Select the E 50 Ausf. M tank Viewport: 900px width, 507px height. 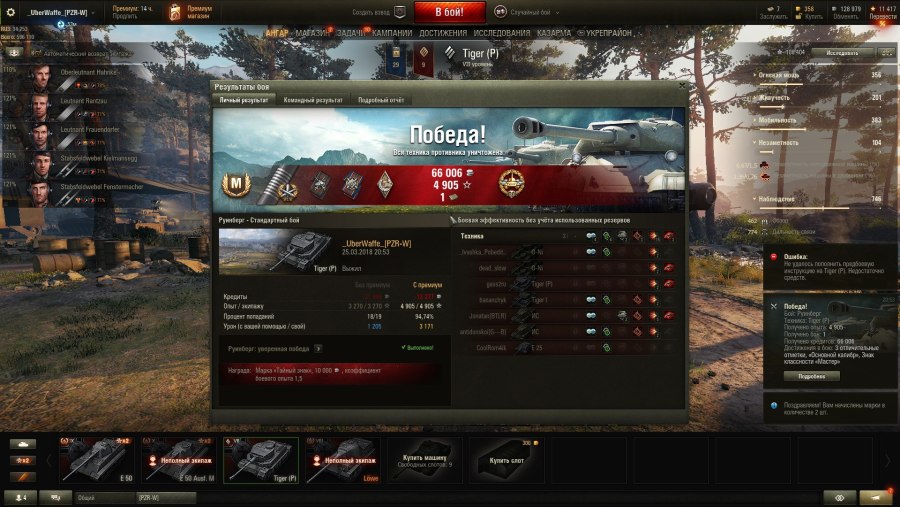[178, 460]
